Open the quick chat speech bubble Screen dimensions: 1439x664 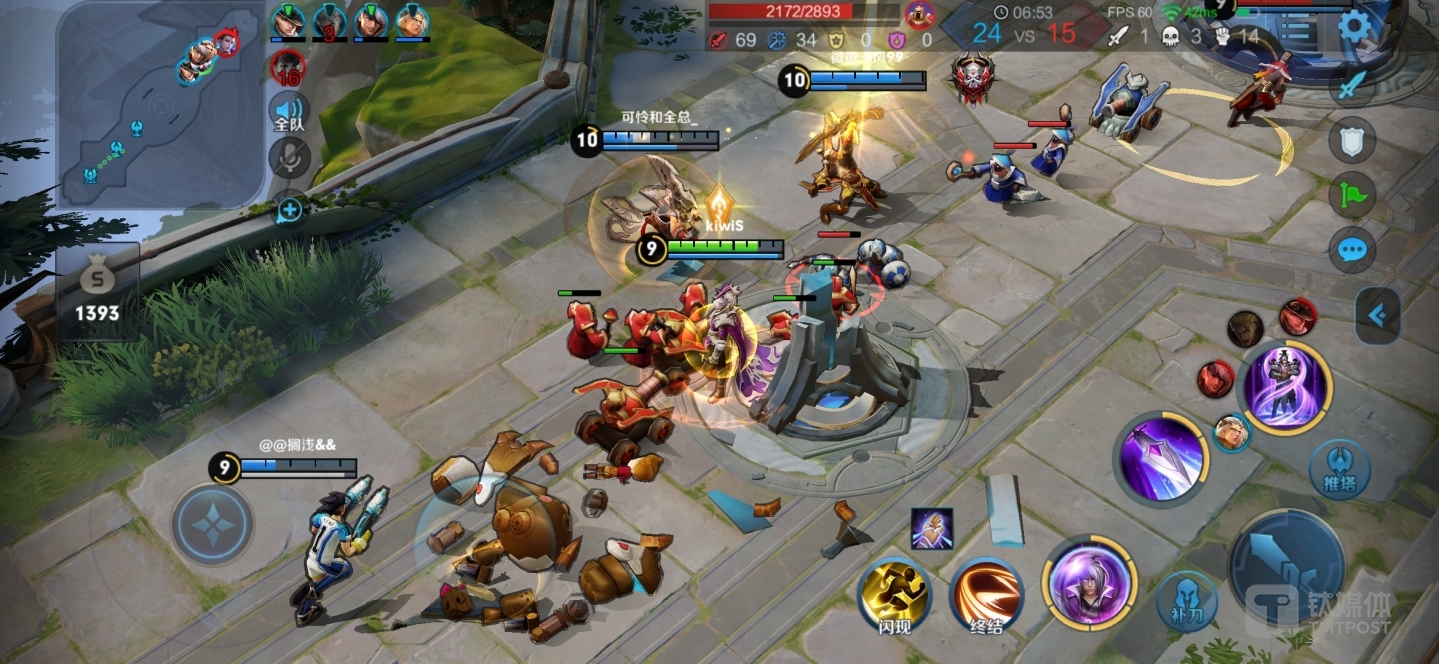pyautogui.click(x=1351, y=249)
